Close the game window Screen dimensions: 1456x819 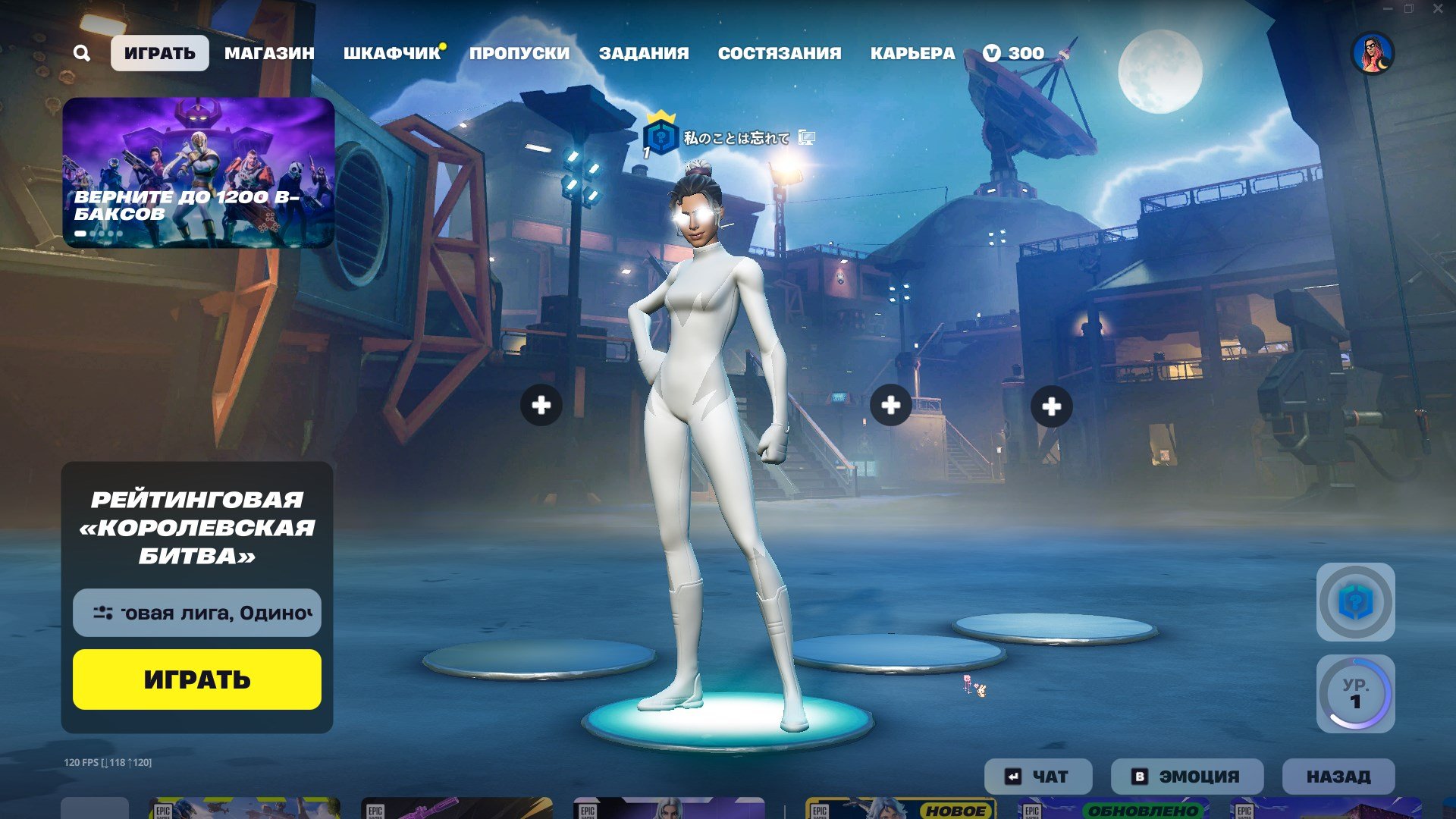[x=1438, y=9]
